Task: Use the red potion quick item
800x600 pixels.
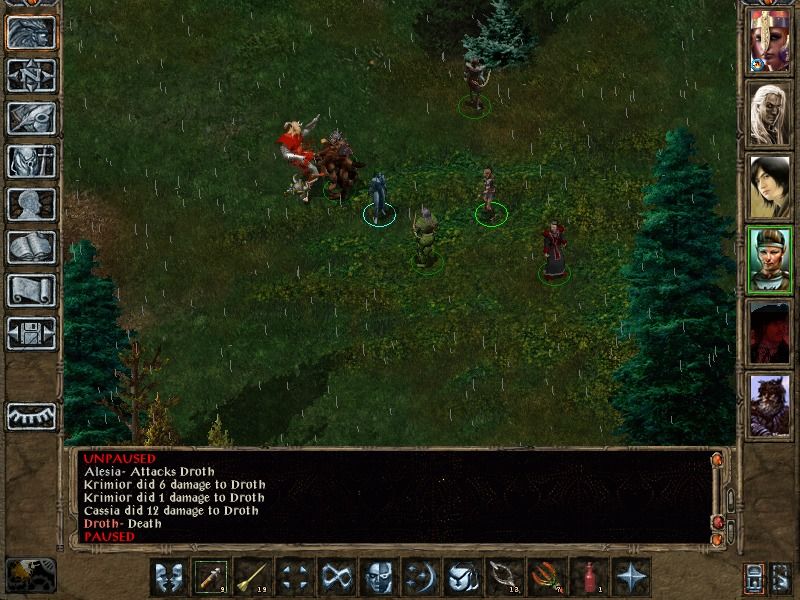Action: coord(589,577)
